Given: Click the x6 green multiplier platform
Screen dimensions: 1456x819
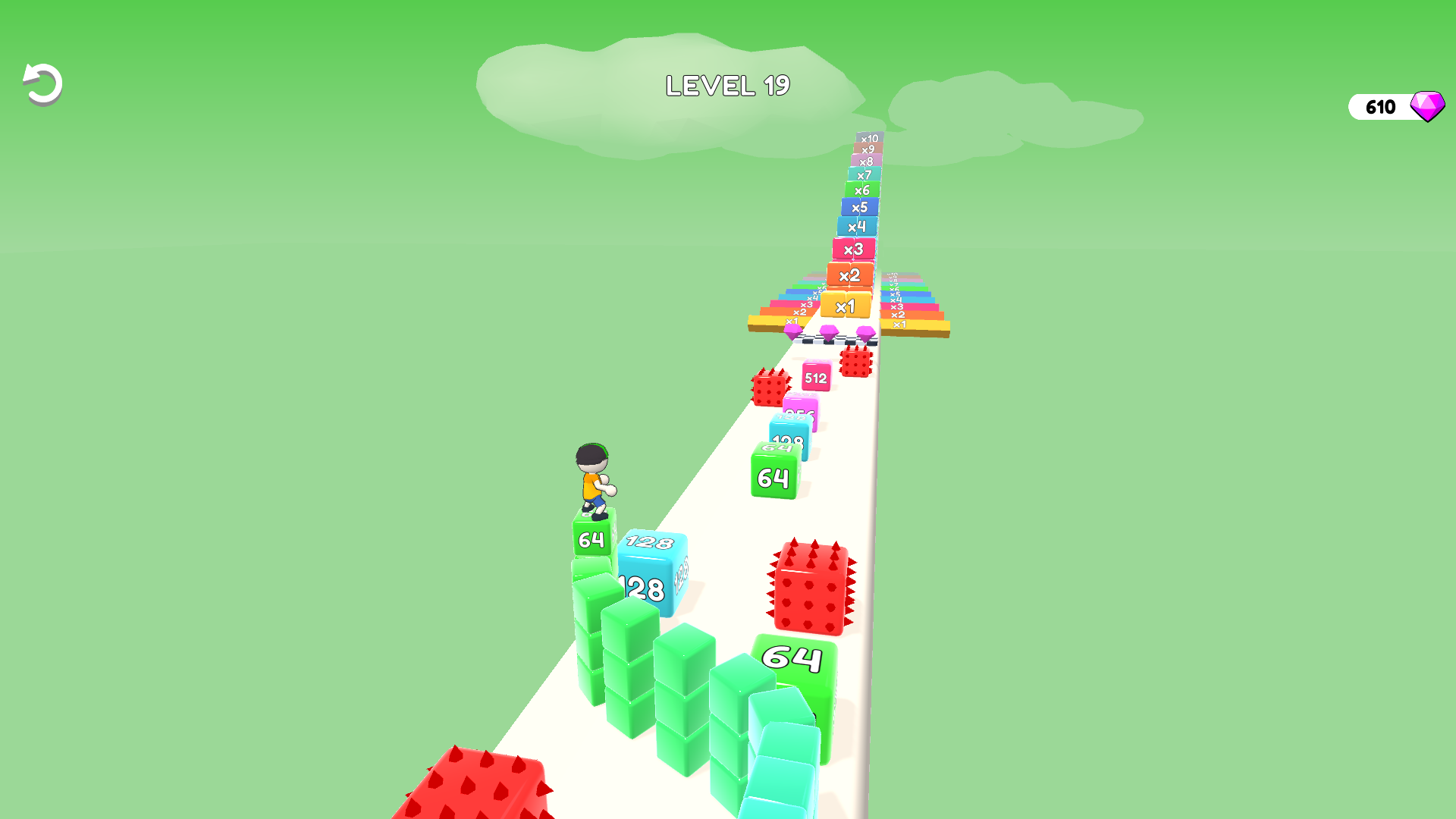Looking at the screenshot, I should click(x=861, y=190).
